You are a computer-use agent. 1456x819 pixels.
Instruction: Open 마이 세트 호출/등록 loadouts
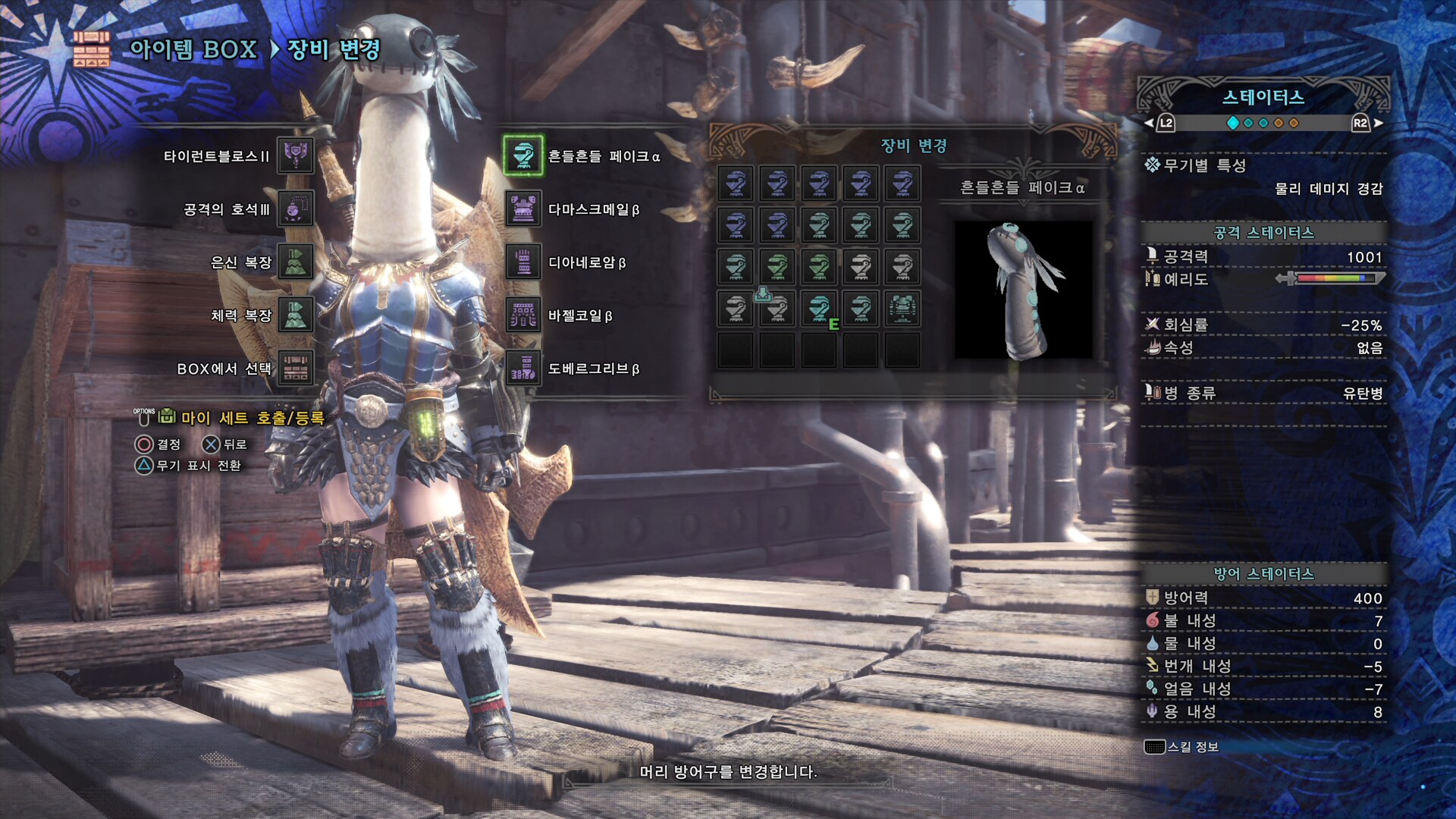(x=252, y=418)
